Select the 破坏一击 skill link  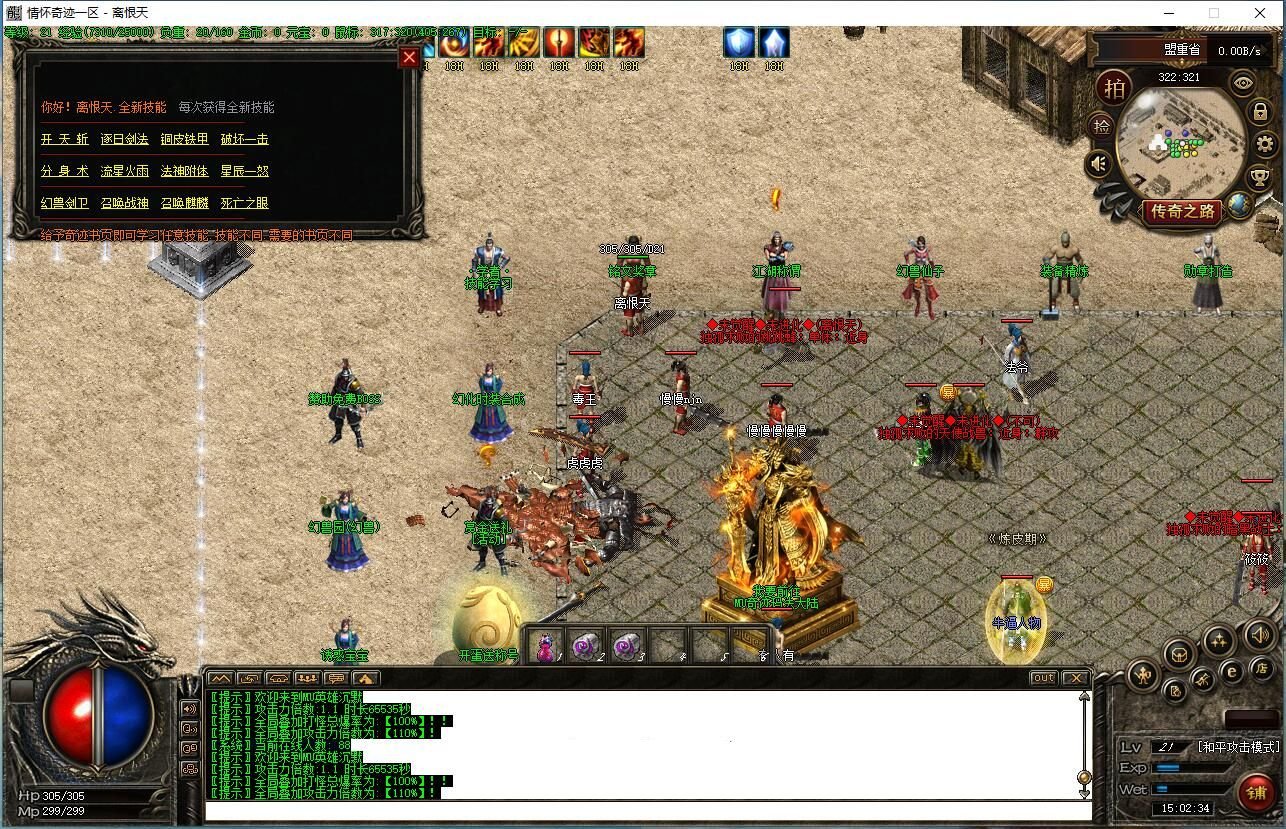pos(244,139)
